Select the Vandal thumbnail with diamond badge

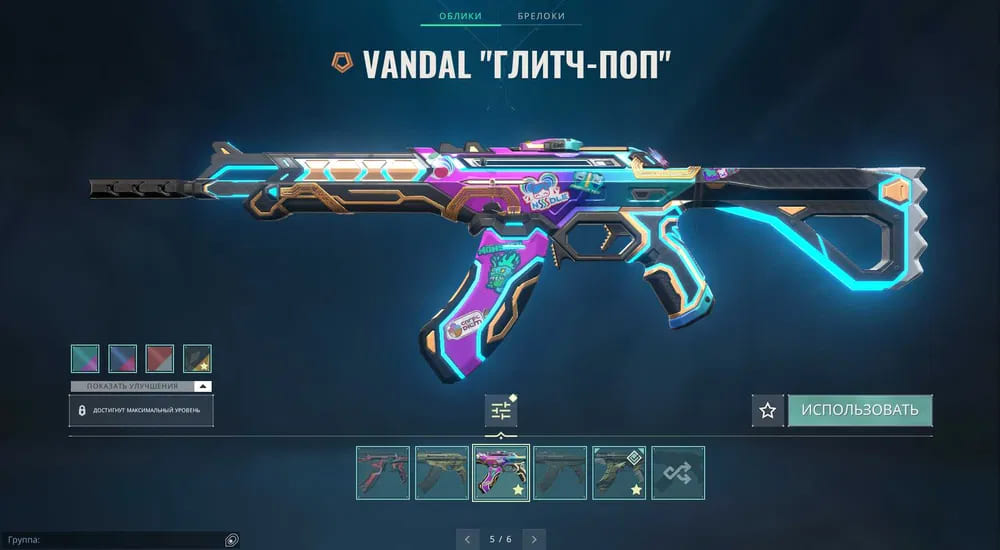(619, 472)
